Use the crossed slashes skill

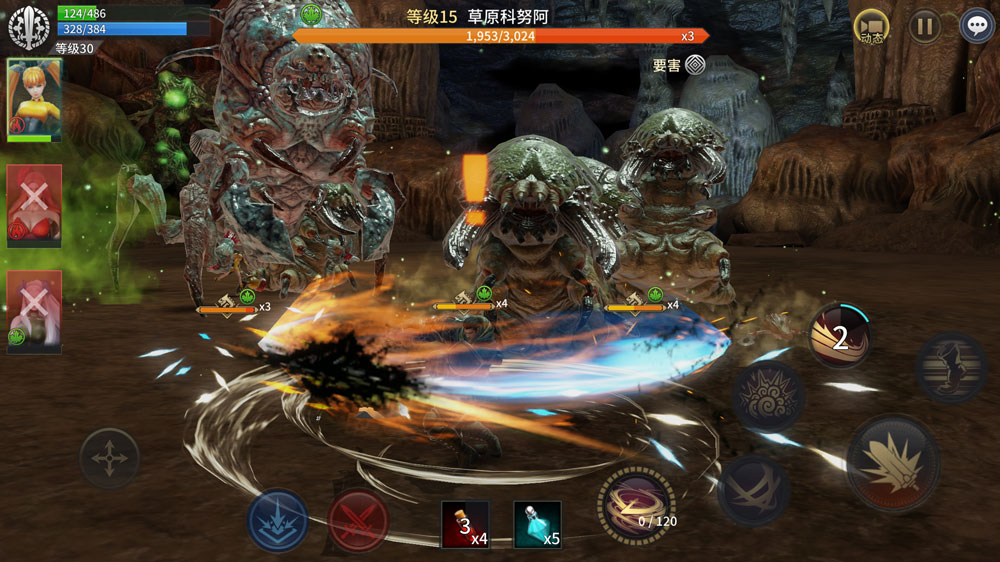click(755, 490)
